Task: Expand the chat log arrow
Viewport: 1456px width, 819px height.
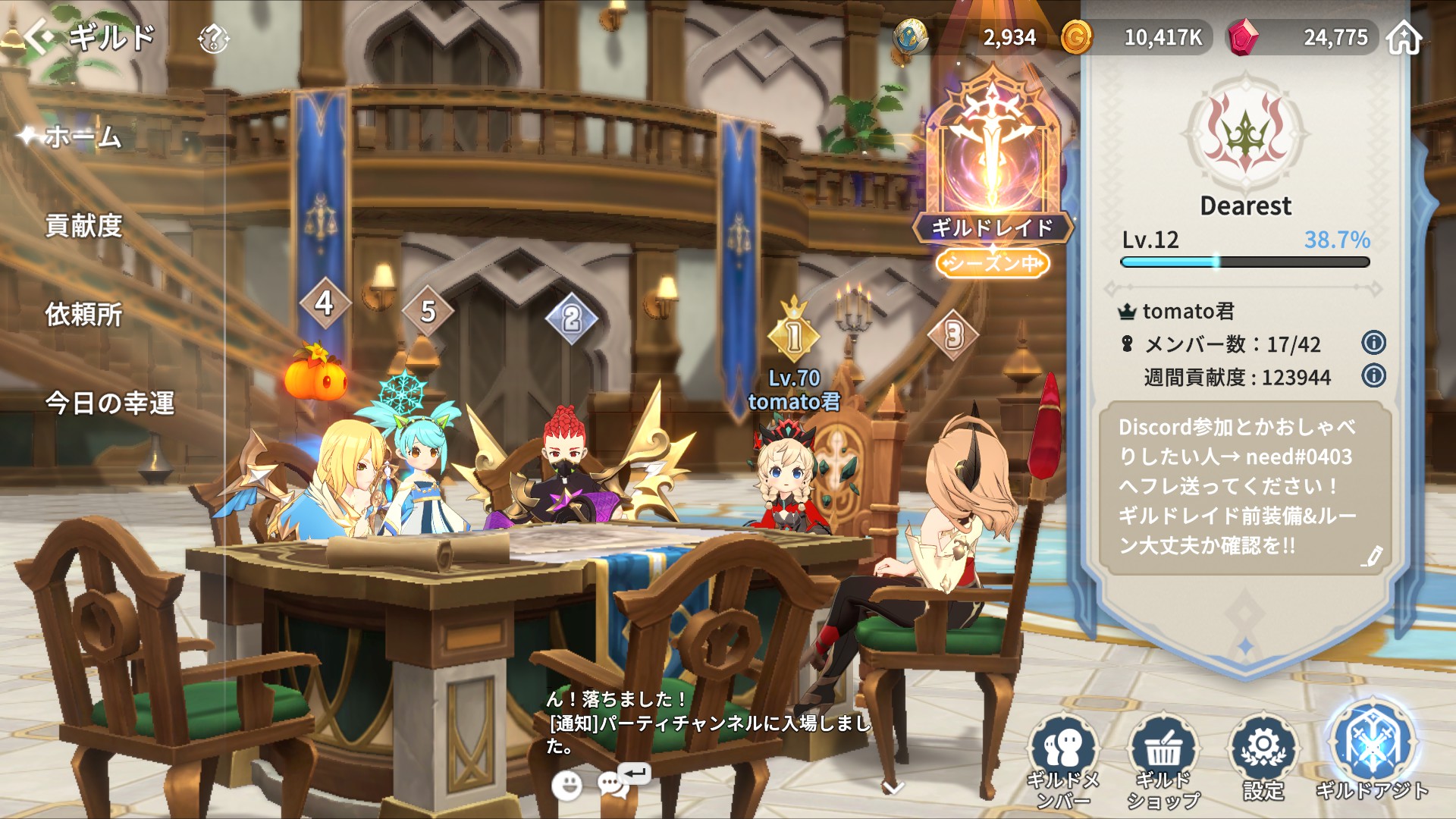Action: (893, 788)
